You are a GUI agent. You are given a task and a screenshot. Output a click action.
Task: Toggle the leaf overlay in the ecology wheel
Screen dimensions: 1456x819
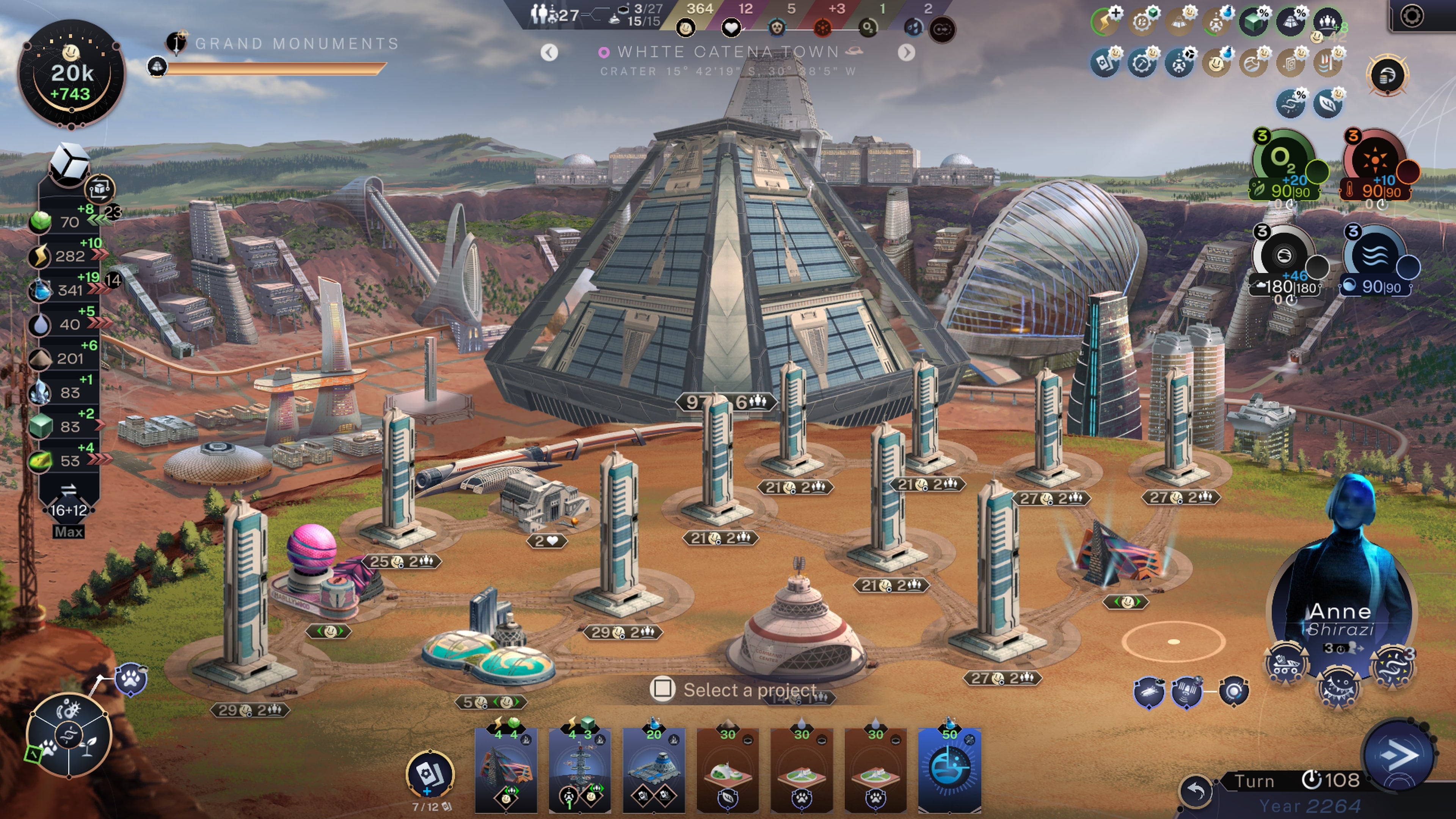click(x=89, y=747)
